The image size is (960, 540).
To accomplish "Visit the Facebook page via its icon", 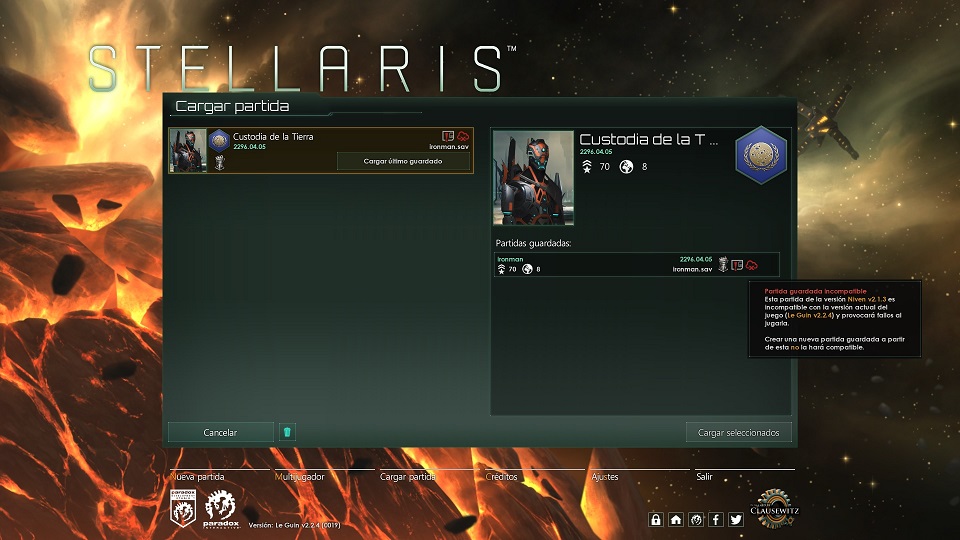I will point(716,519).
